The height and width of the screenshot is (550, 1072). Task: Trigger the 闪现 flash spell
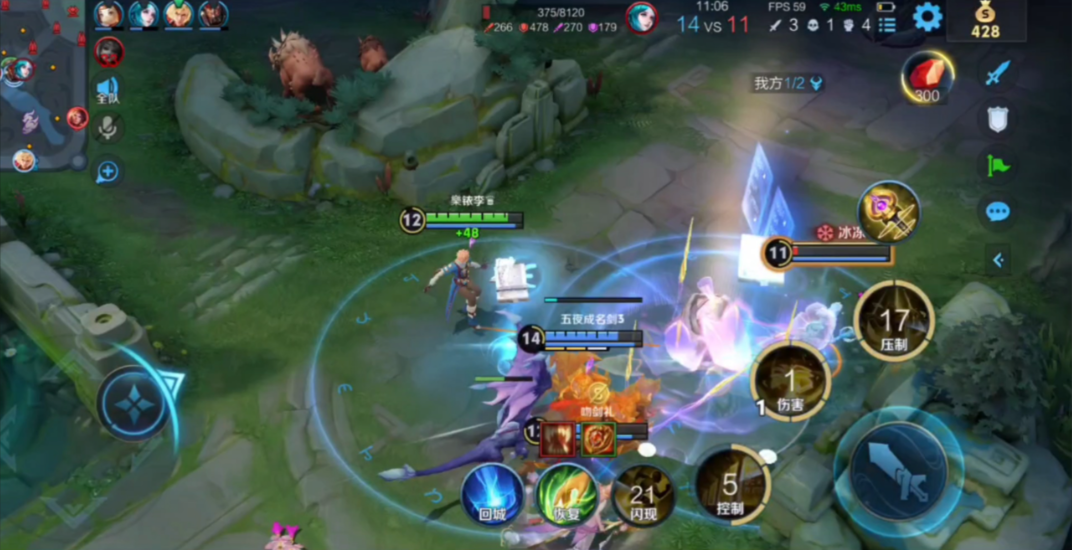(x=641, y=493)
